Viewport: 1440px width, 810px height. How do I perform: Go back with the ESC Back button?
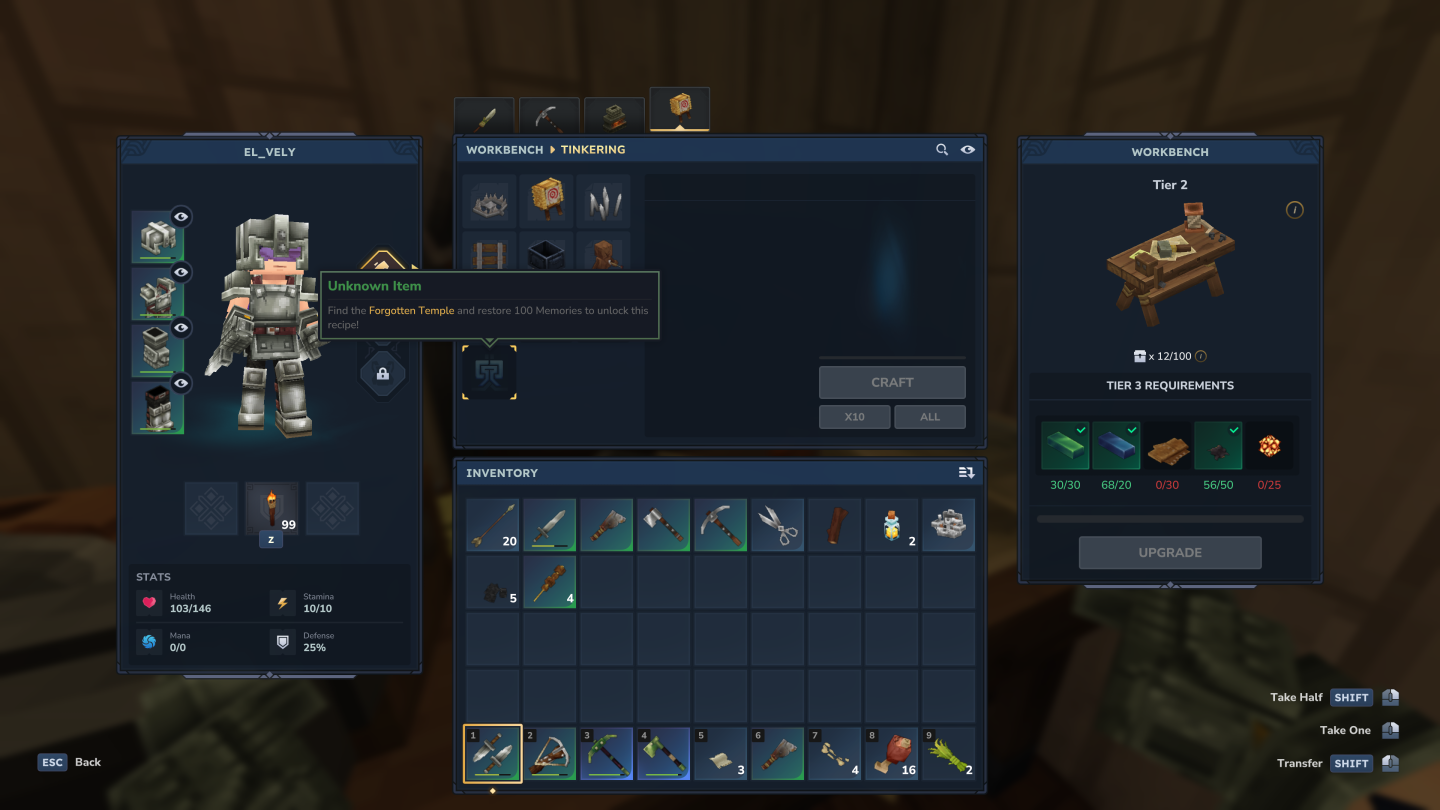(x=70, y=762)
